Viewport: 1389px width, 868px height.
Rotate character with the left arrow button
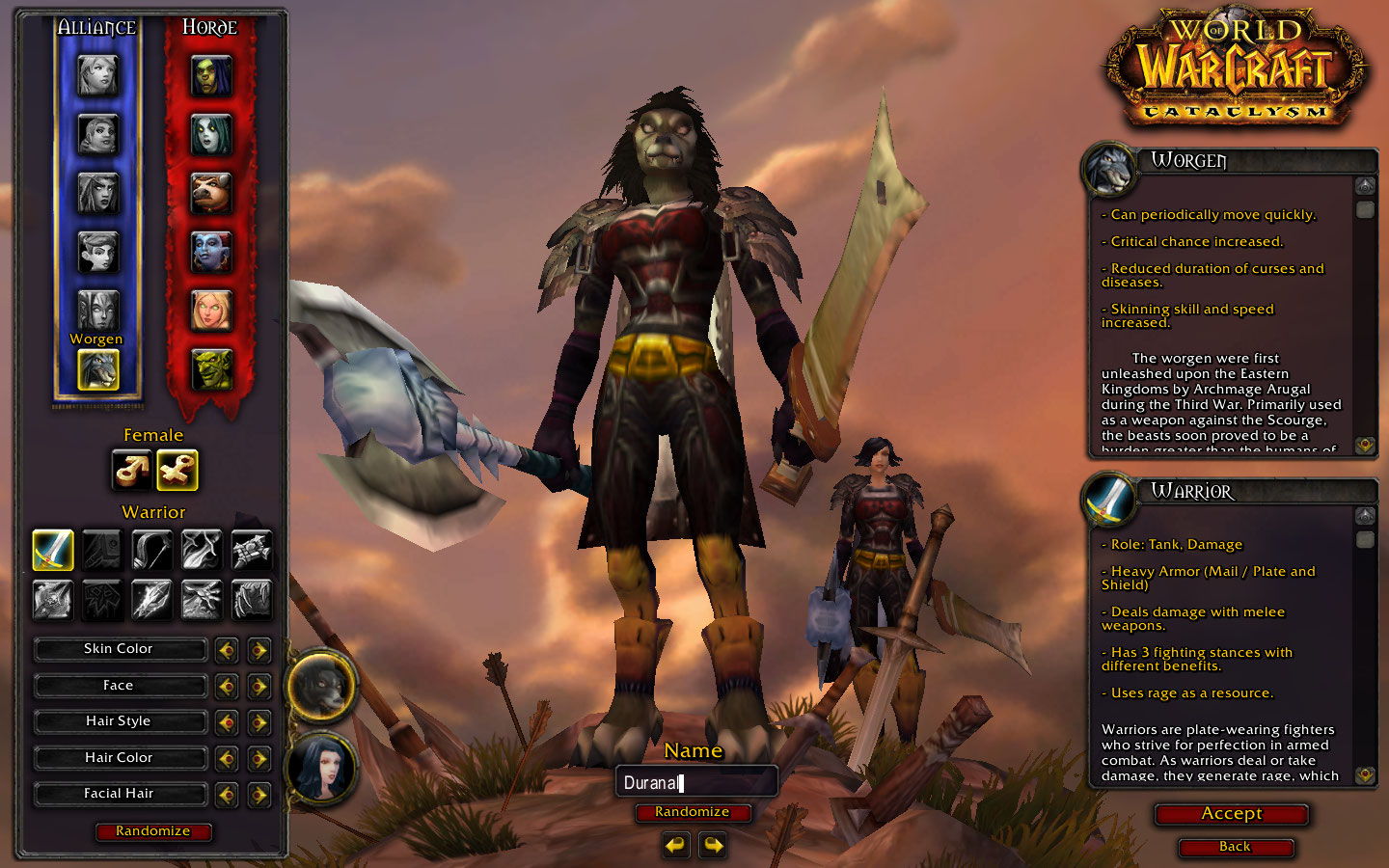coord(676,846)
